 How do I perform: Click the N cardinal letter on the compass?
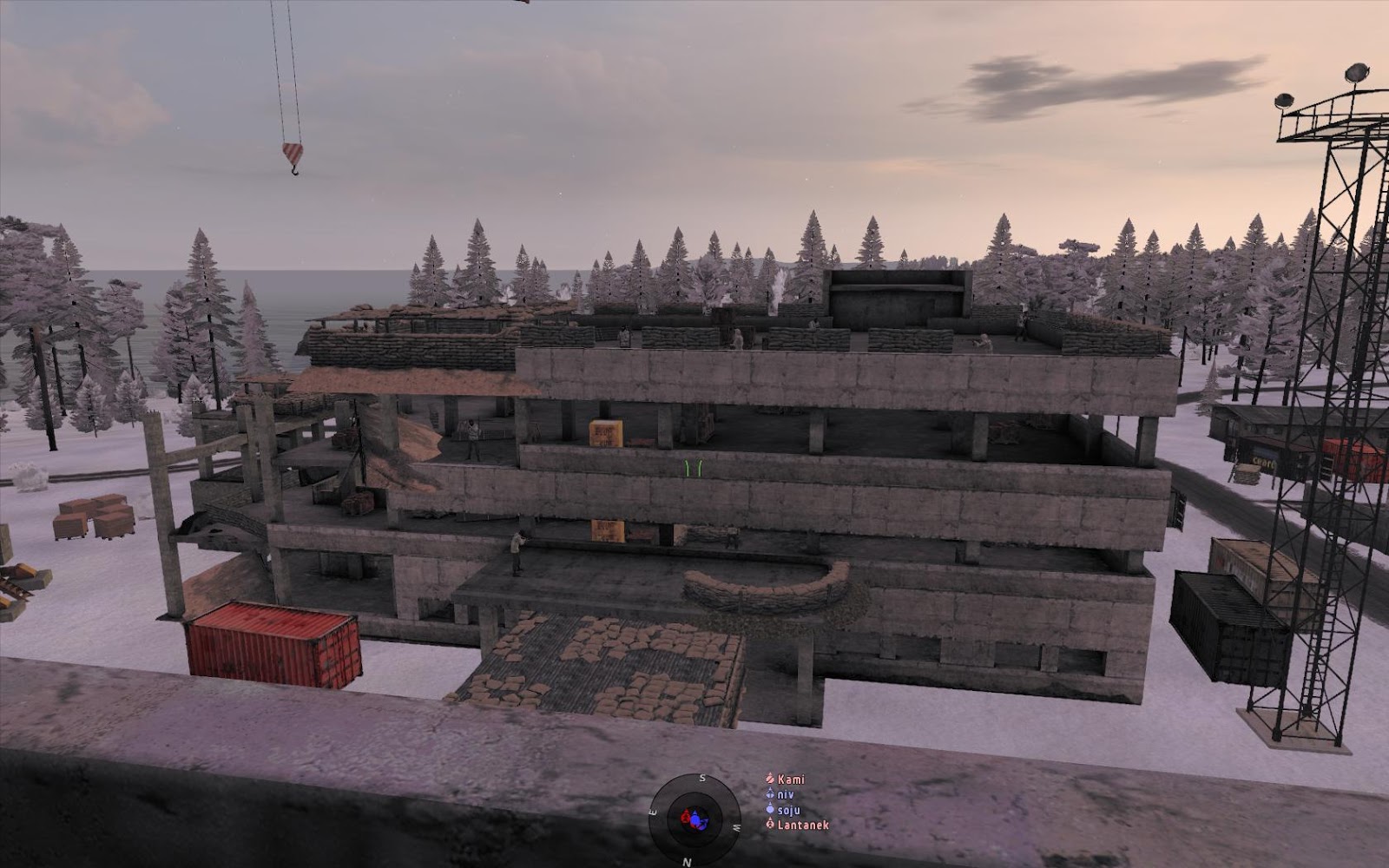coord(686,861)
